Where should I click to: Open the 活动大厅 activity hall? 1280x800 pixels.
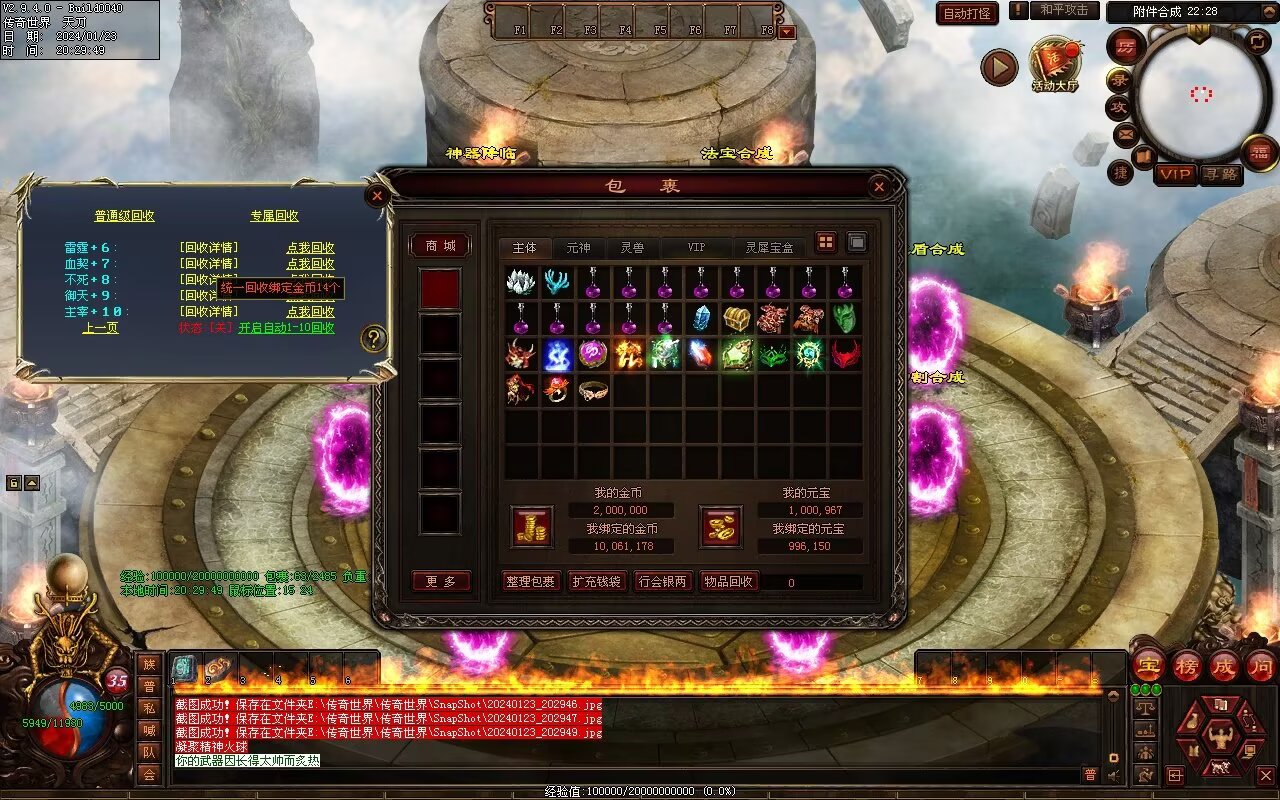pyautogui.click(x=1055, y=66)
